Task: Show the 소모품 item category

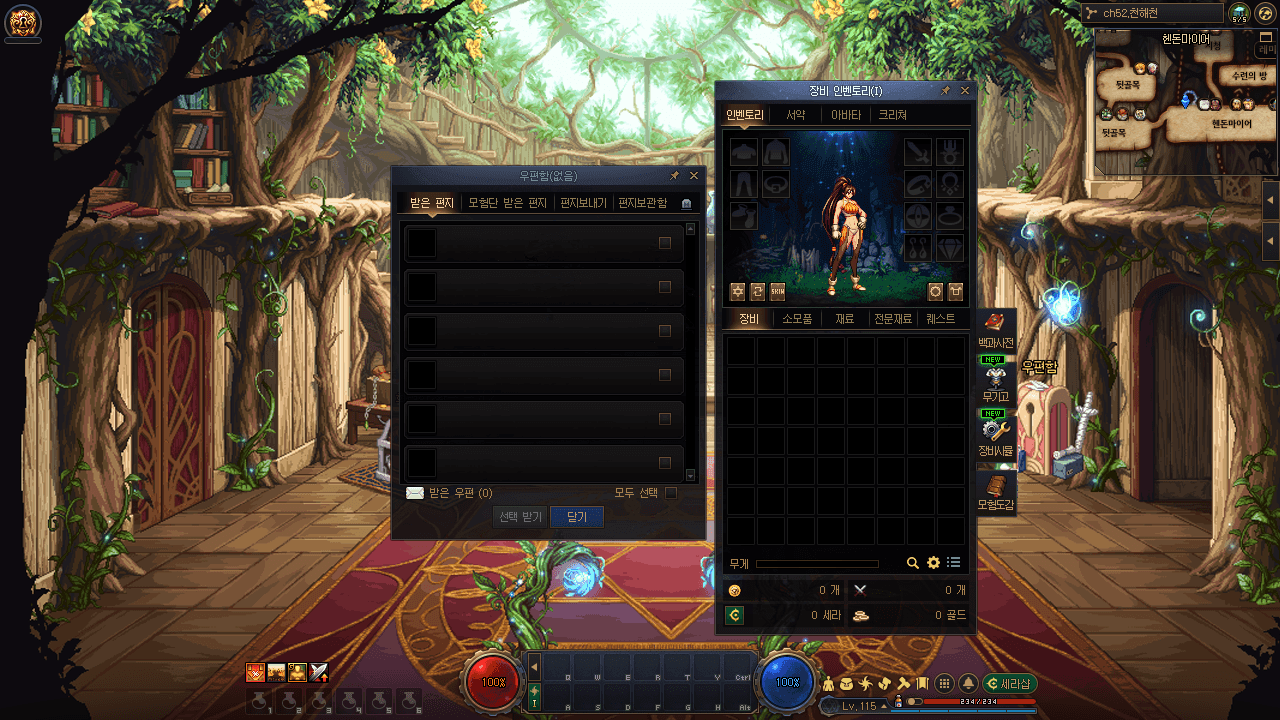Action: [x=797, y=319]
